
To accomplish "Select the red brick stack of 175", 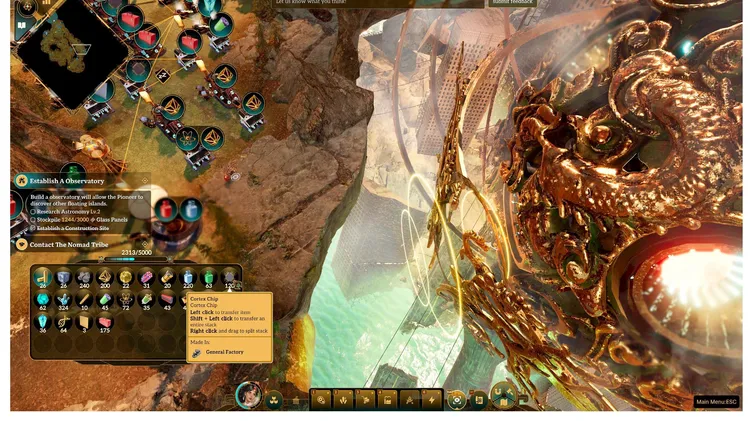I will coord(105,322).
